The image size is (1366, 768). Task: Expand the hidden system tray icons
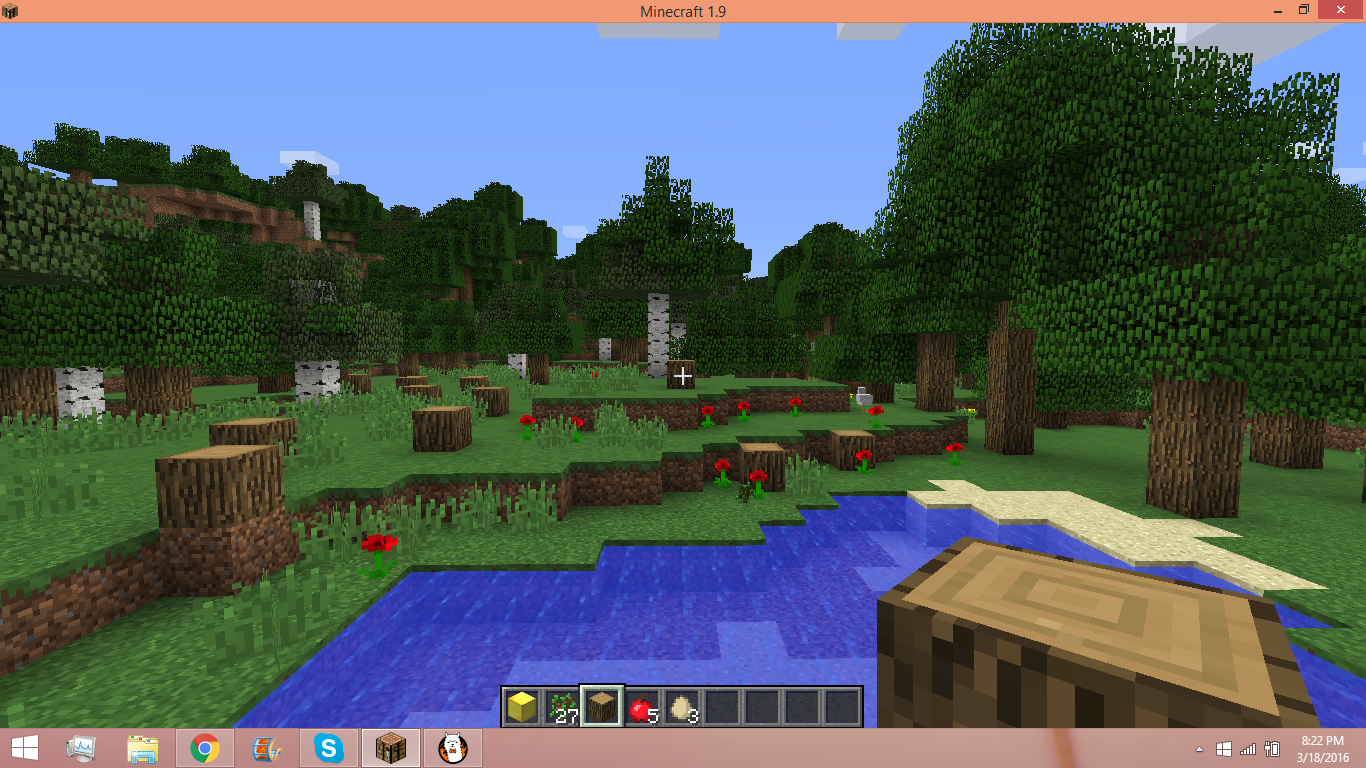(1199, 748)
